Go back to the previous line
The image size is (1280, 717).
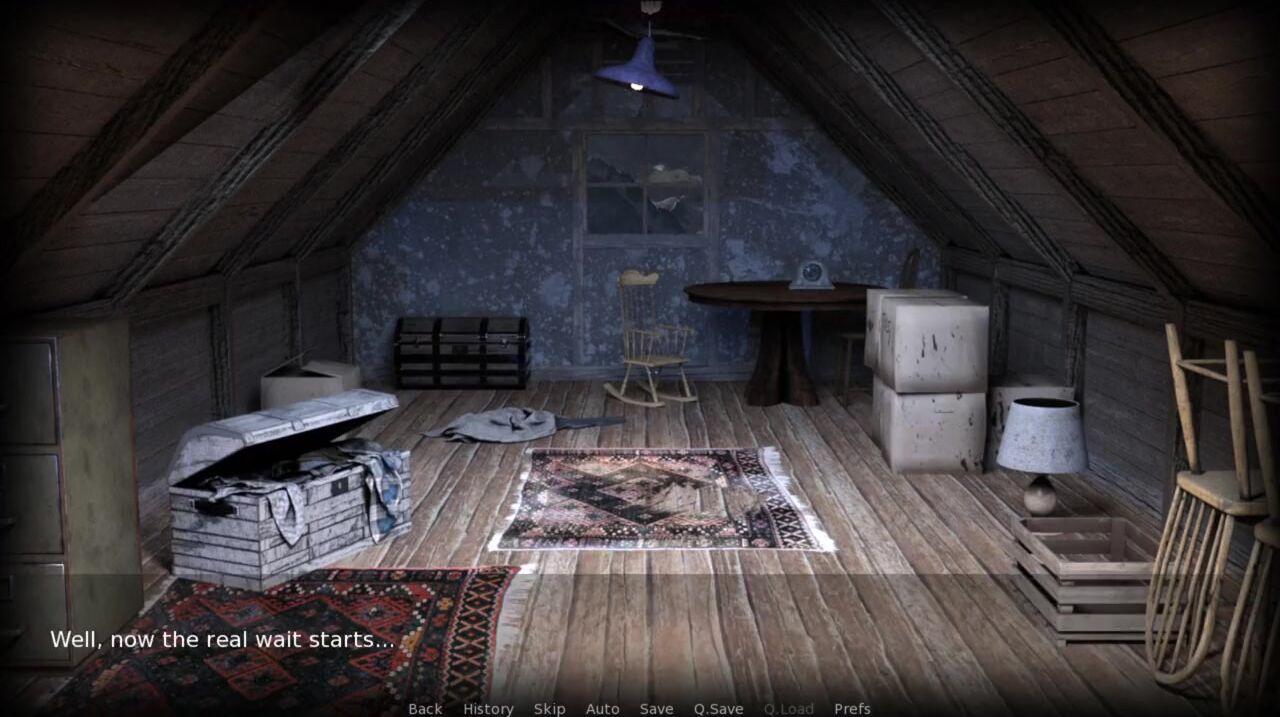(425, 708)
